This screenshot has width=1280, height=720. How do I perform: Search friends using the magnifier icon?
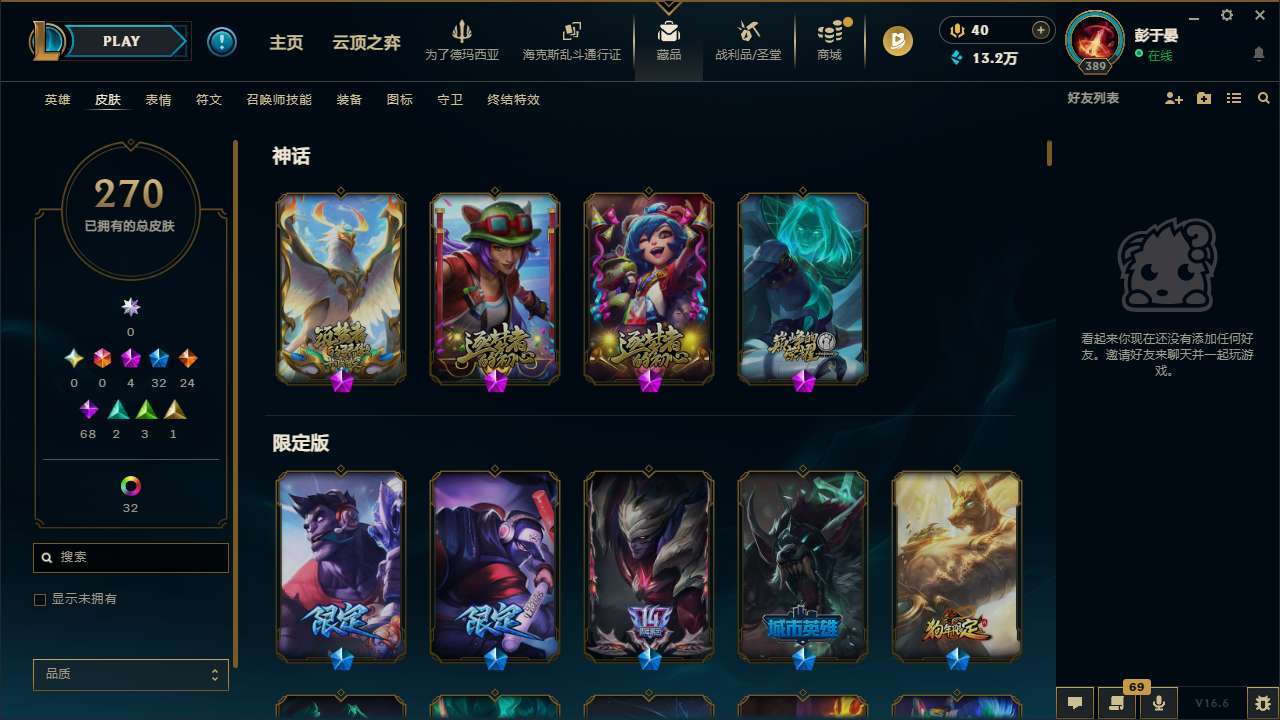(1263, 97)
